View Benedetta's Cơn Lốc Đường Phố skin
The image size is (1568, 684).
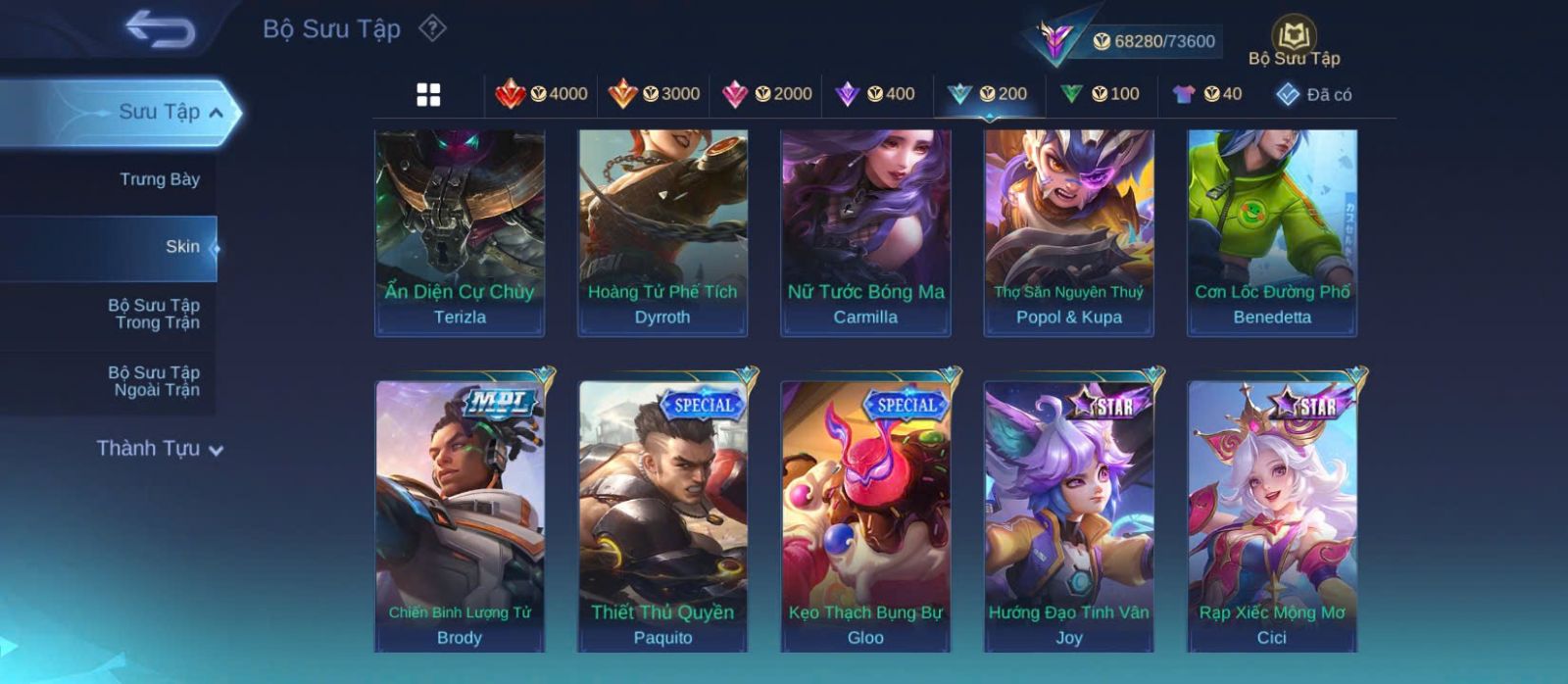point(1272,232)
